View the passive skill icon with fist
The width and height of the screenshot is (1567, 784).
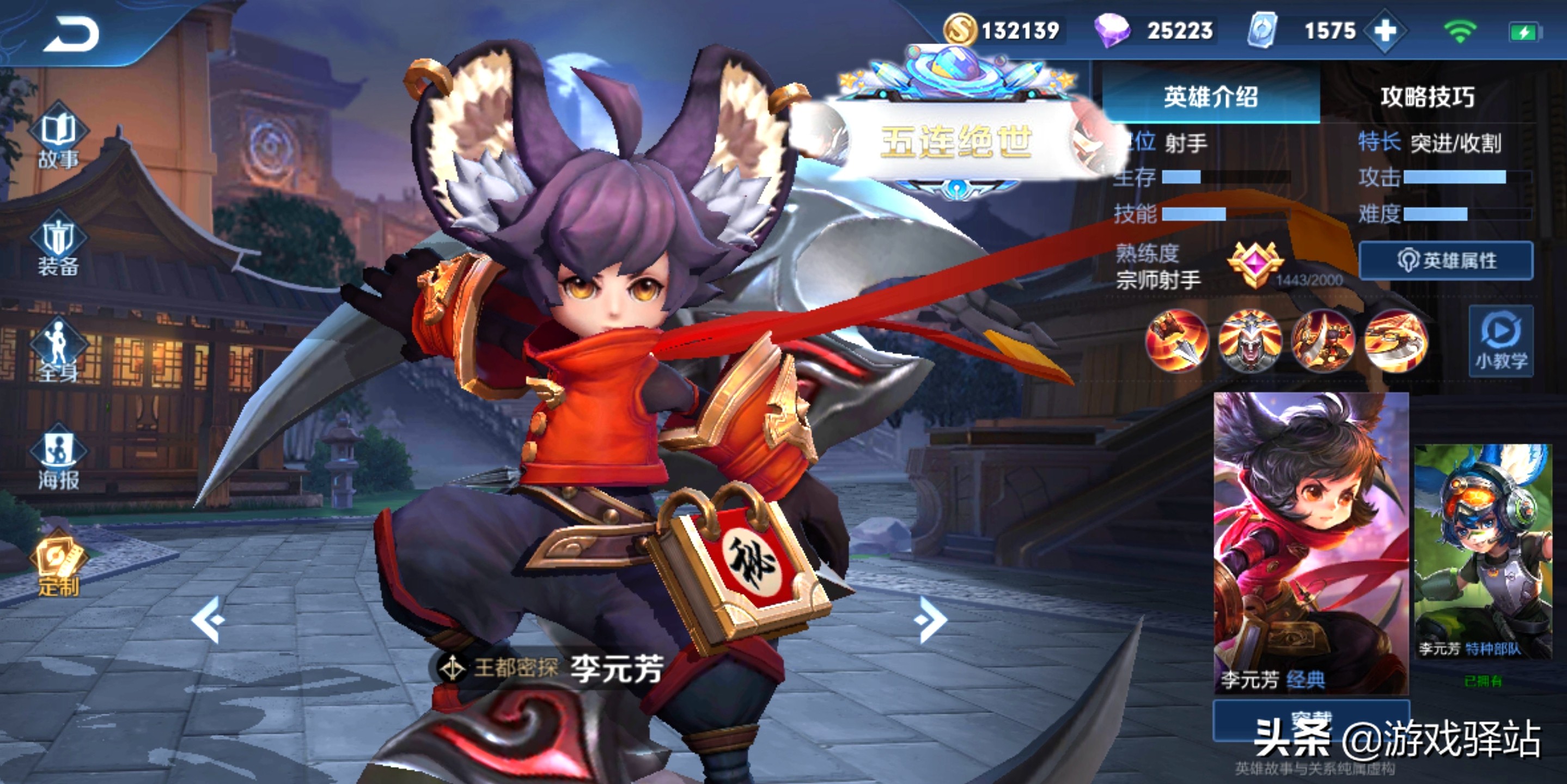[x=1176, y=341]
